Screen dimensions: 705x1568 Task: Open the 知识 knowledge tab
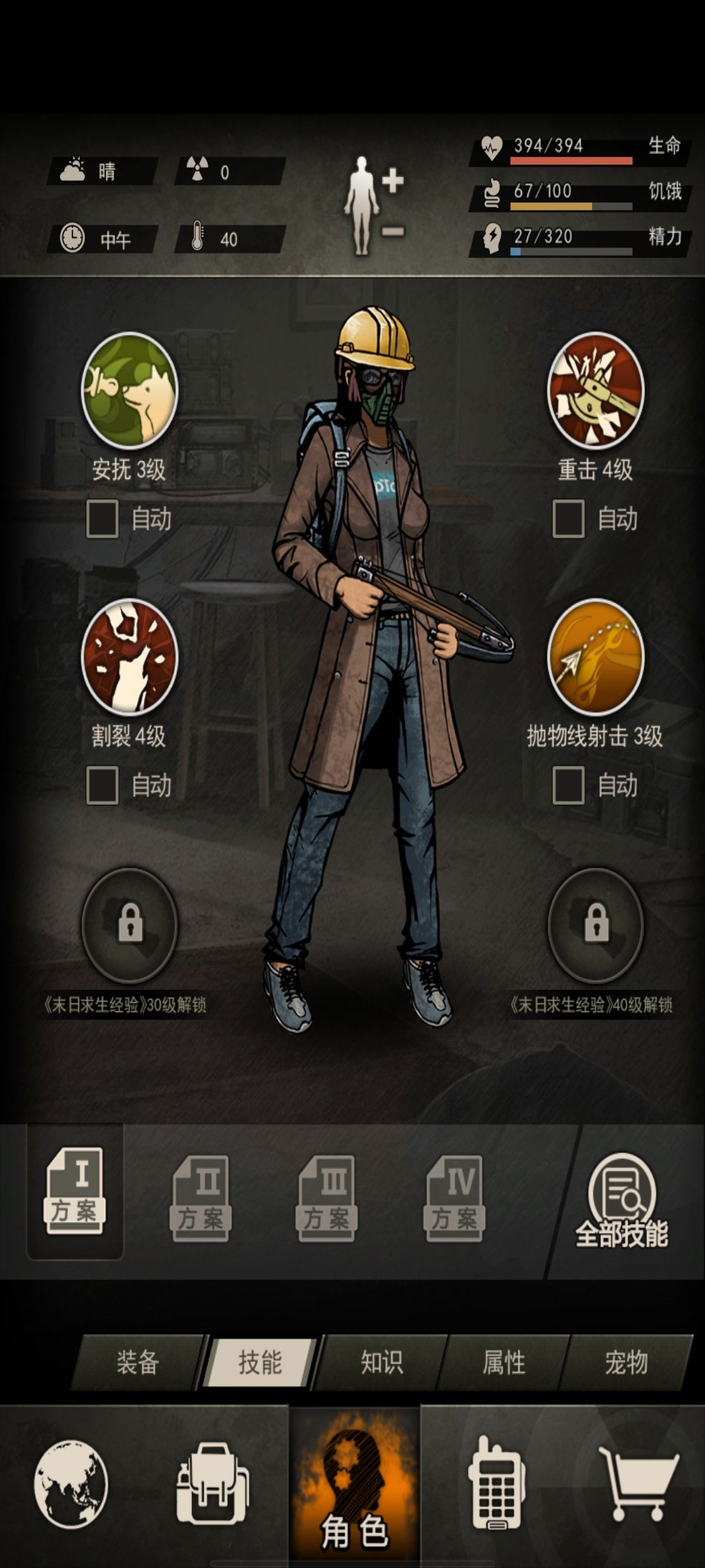(x=382, y=1362)
